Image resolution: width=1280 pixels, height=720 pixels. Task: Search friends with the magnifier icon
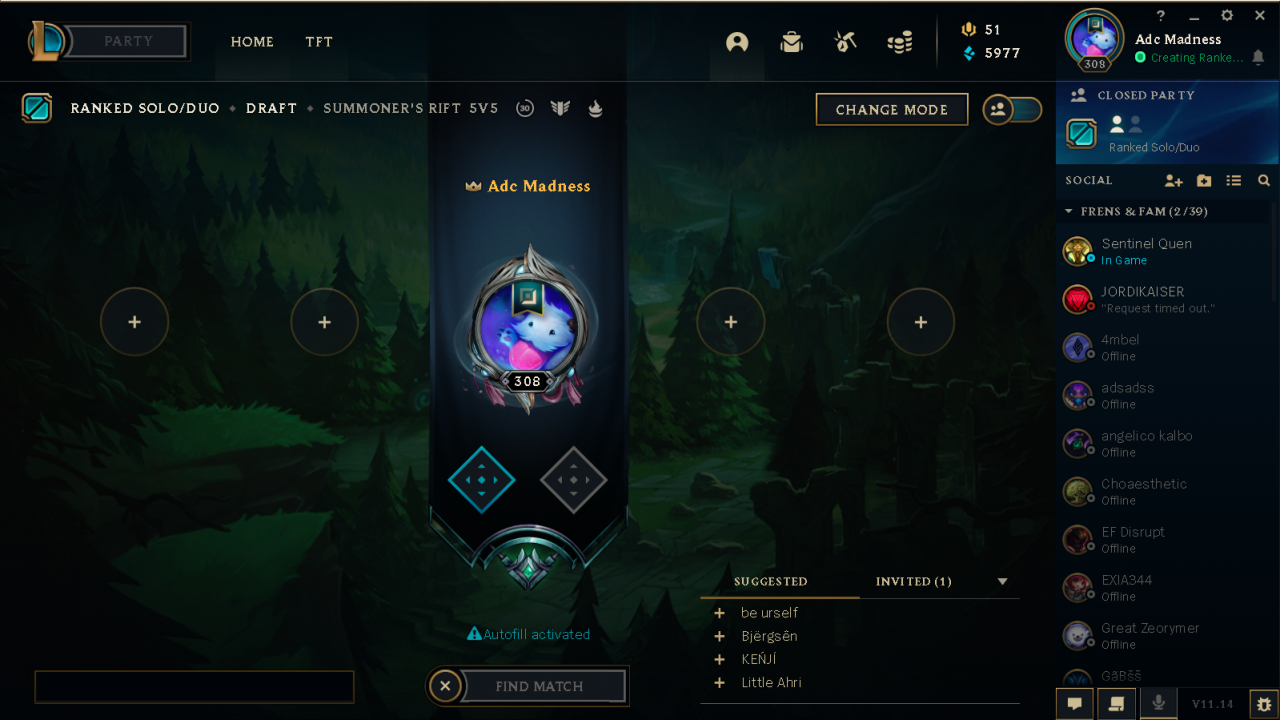pyautogui.click(x=1264, y=181)
